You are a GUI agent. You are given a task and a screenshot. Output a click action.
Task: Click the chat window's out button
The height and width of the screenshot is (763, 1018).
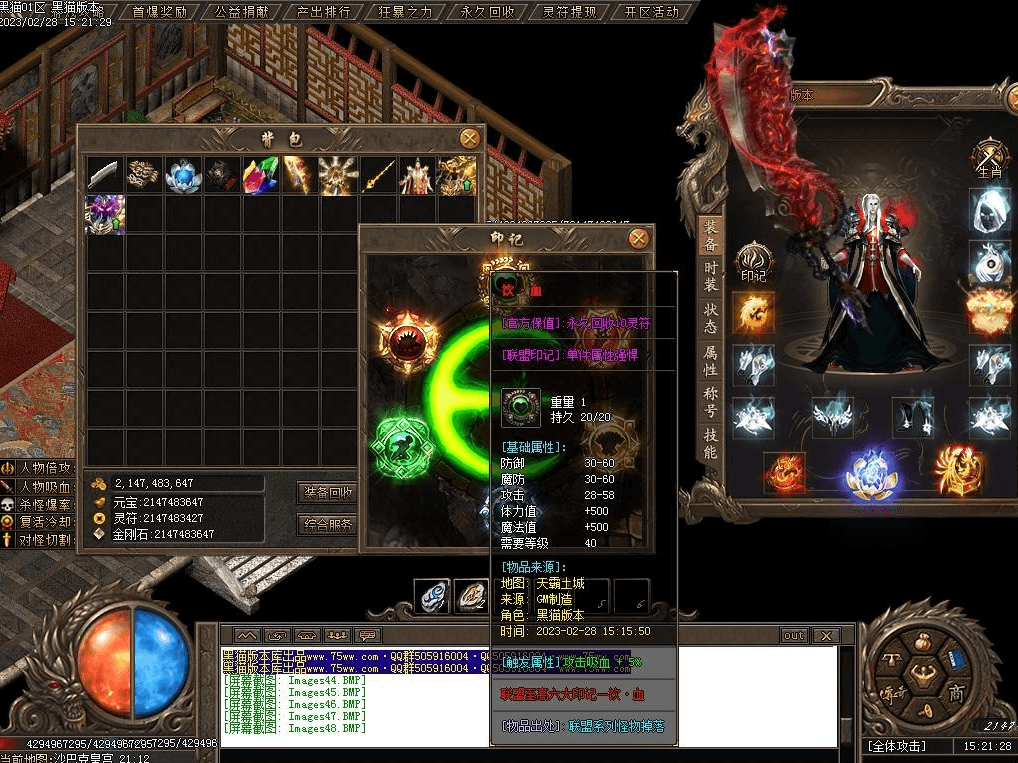pos(793,635)
